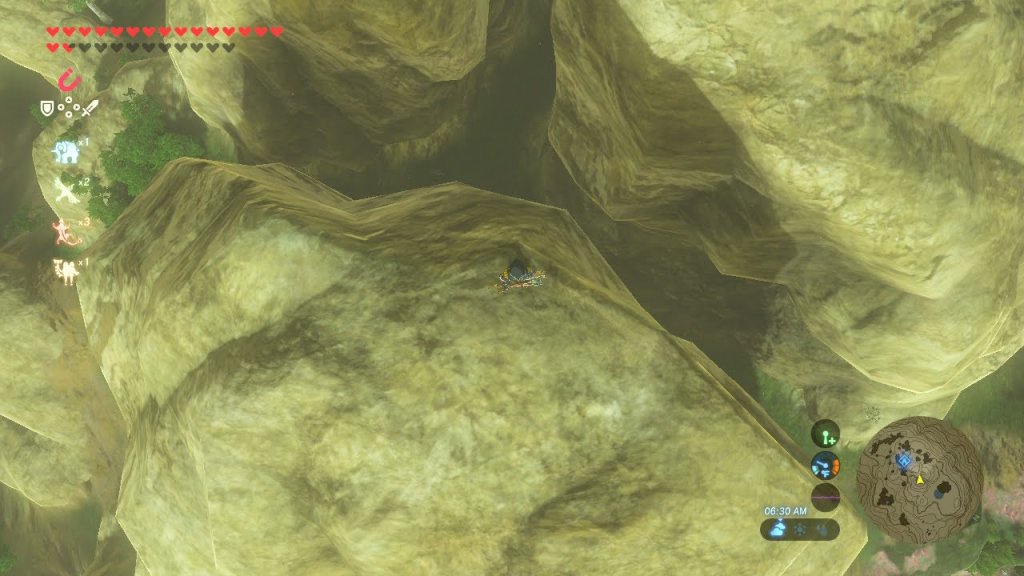Image resolution: width=1024 pixels, height=576 pixels.
Task: Select the green Sheikah Sensor icon
Action: 825,433
